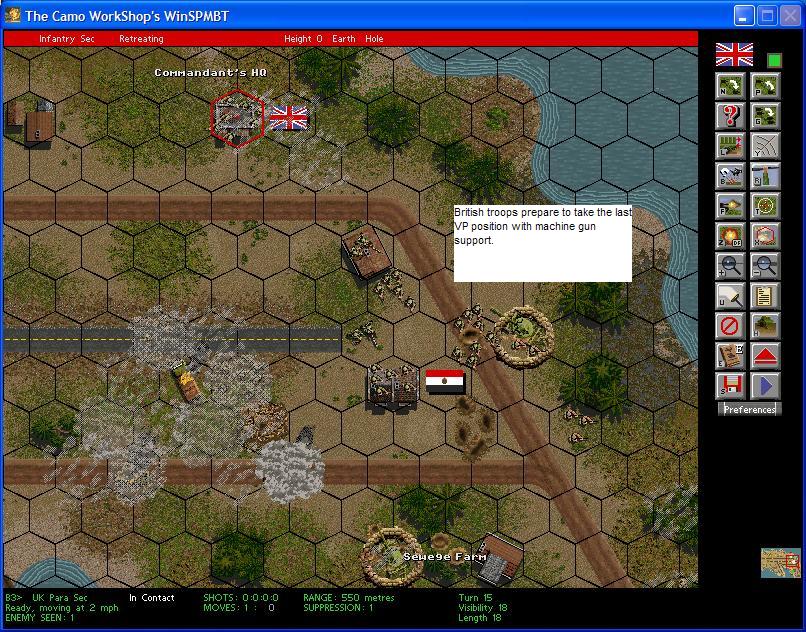
Task: Open the clipboard notes button
Action: pos(765,296)
